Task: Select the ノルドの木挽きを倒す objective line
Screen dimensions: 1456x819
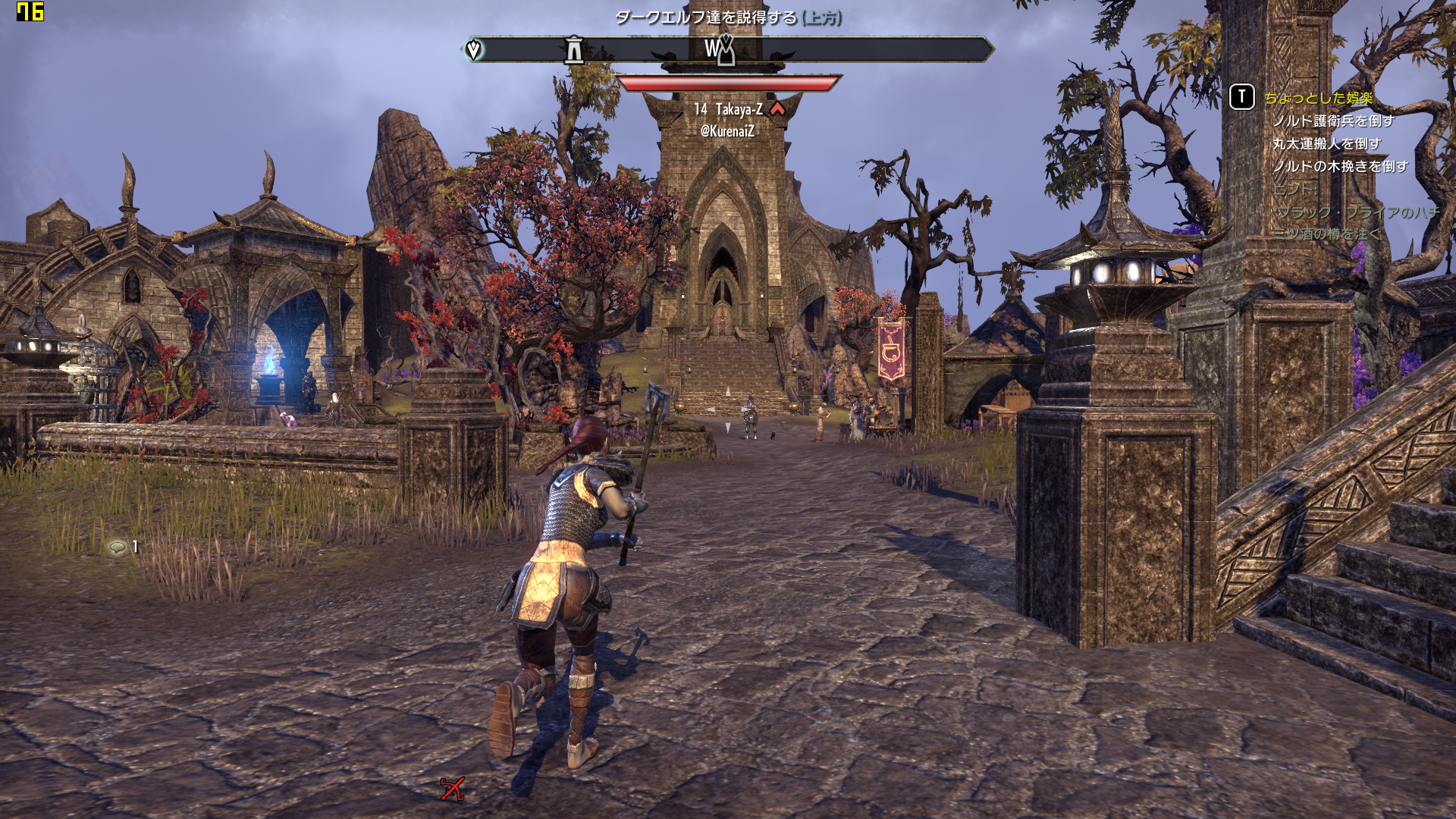Action: point(1340,167)
